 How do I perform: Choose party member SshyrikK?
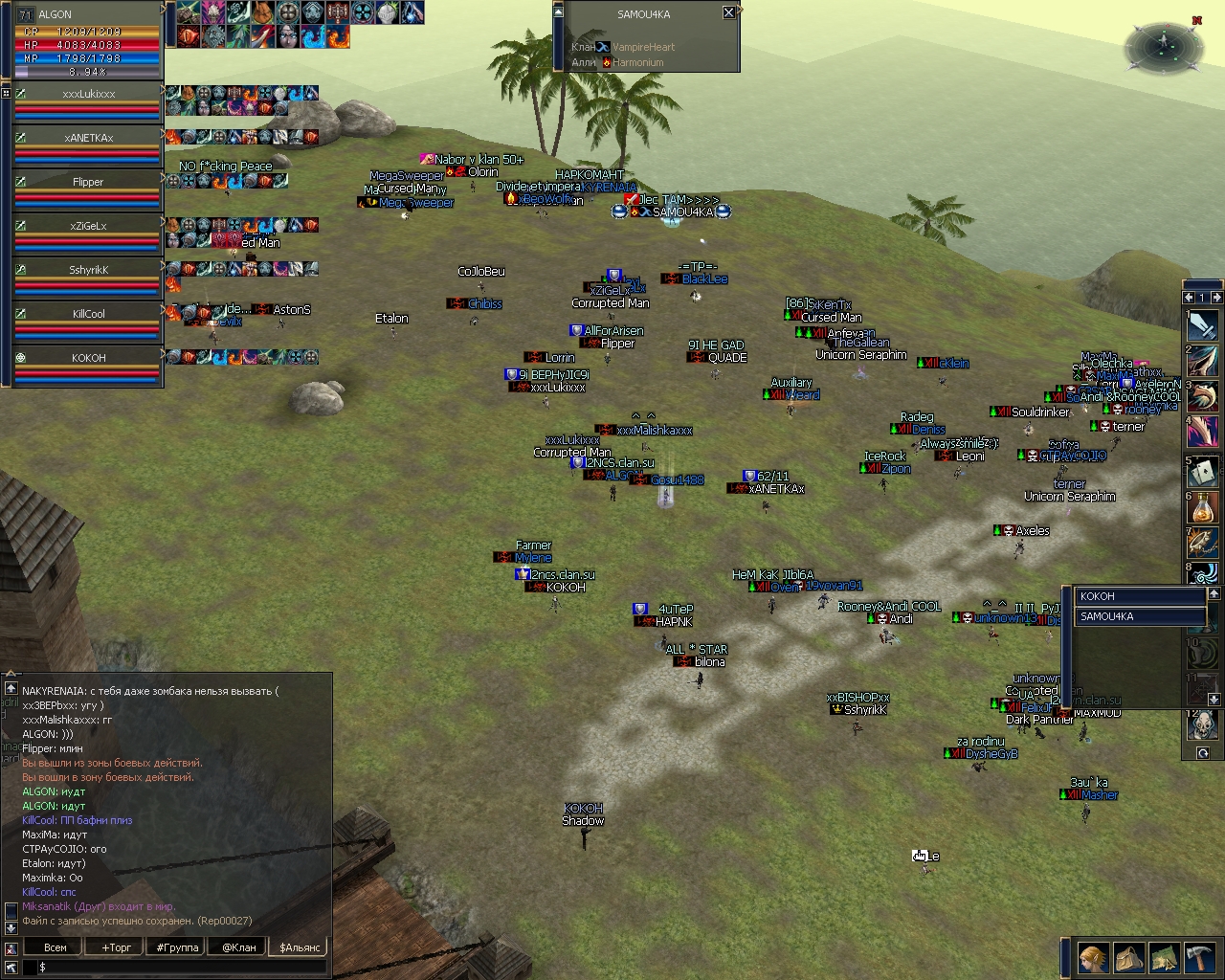[x=88, y=270]
